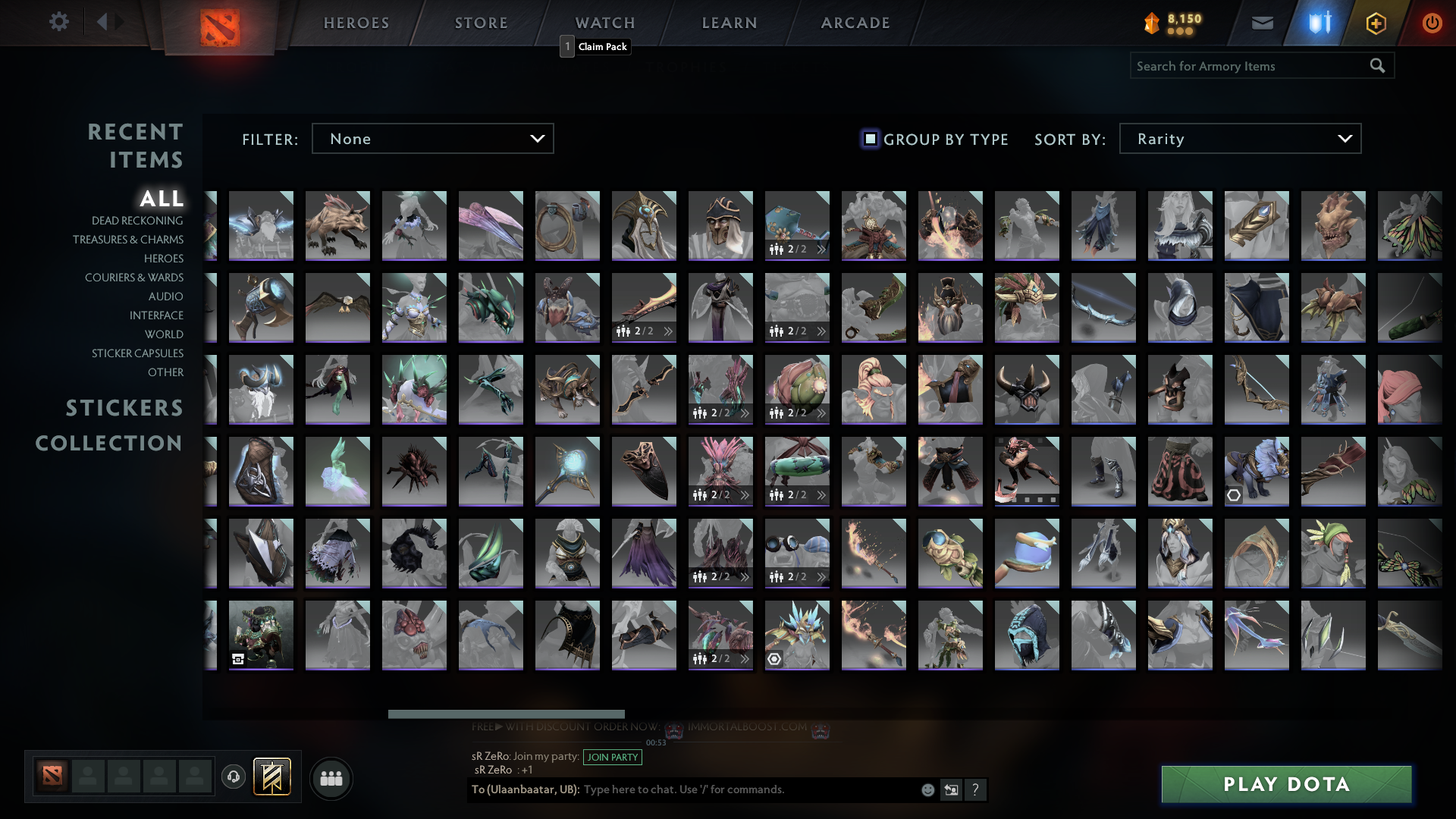Click the search magnifier icon
The width and height of the screenshot is (1456, 819).
(x=1377, y=66)
